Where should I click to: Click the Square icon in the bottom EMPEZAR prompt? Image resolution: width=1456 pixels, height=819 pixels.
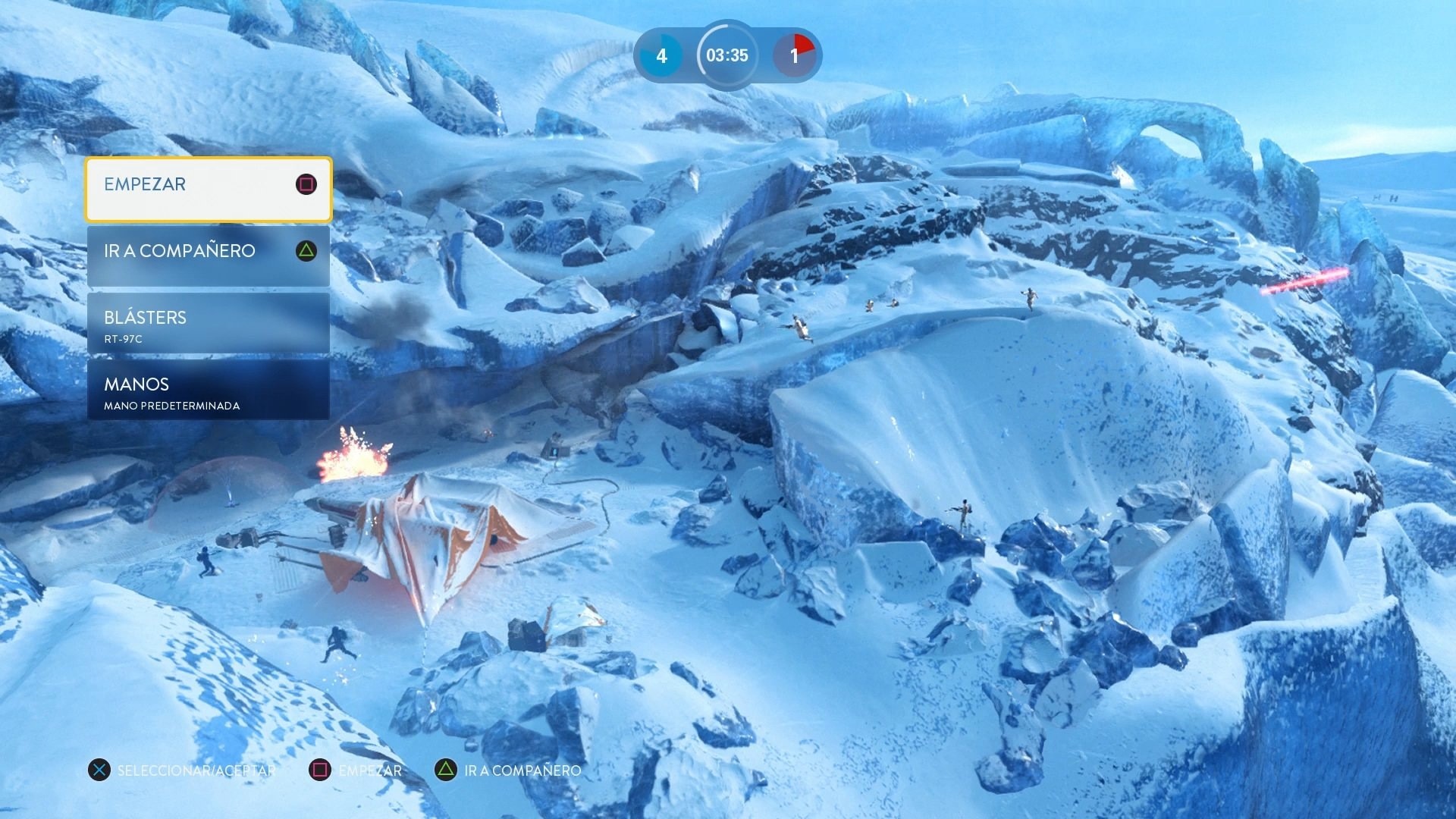(321, 770)
